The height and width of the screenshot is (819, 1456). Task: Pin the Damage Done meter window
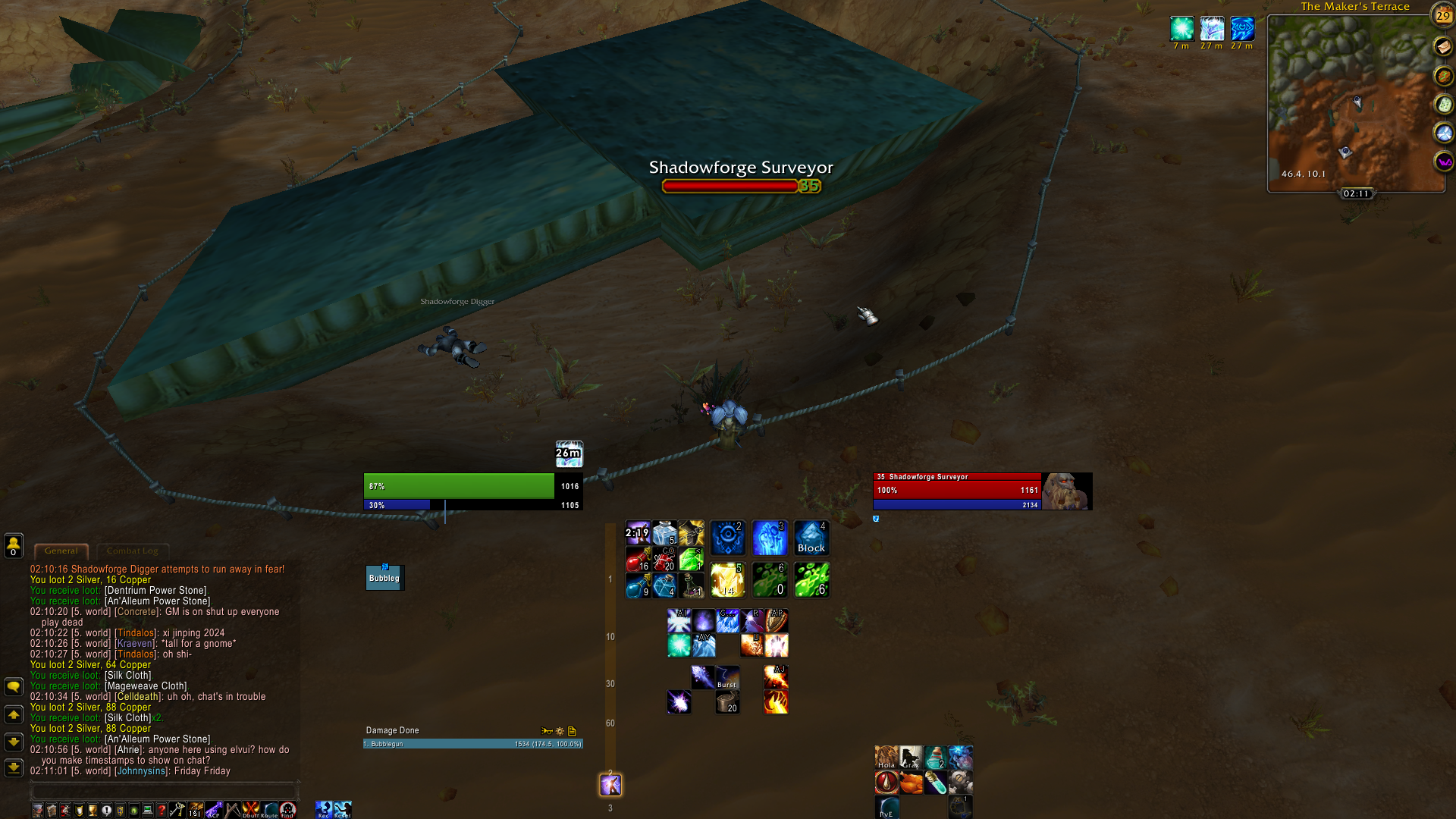pos(547,731)
